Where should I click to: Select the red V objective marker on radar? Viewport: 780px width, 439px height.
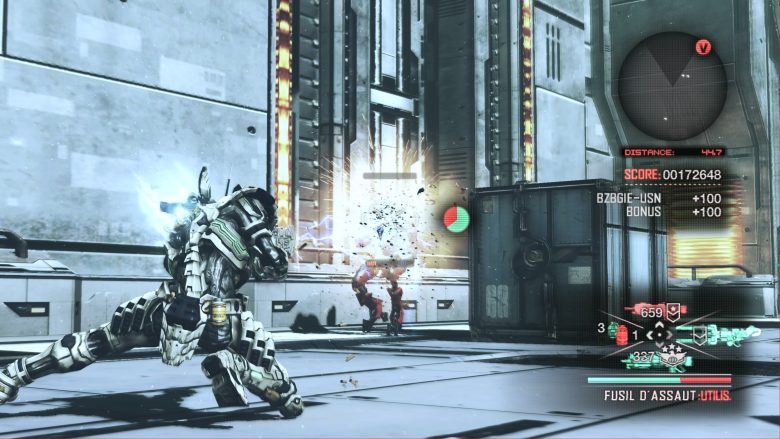click(x=703, y=47)
